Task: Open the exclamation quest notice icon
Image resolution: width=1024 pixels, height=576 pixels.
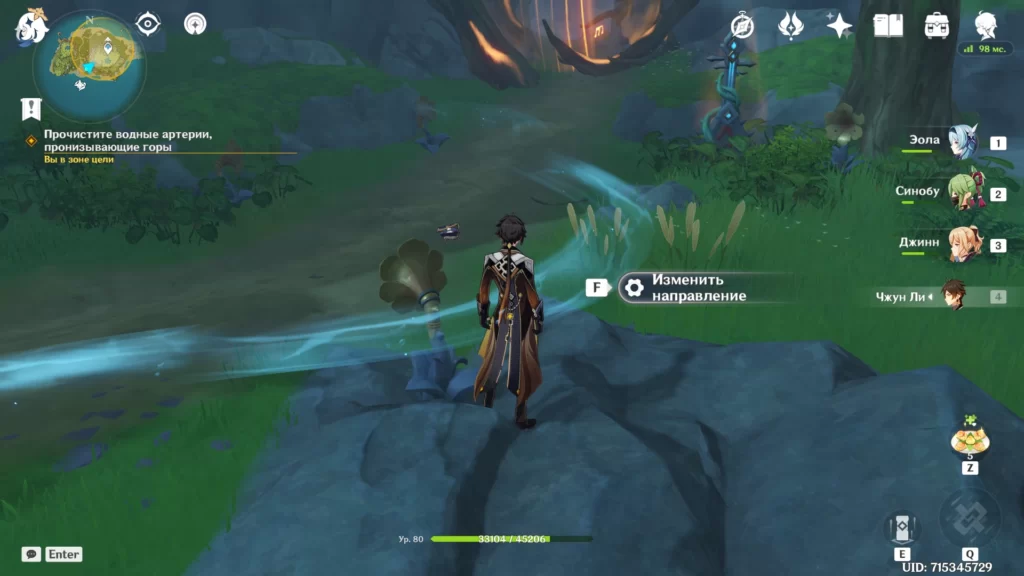Action: [31, 108]
